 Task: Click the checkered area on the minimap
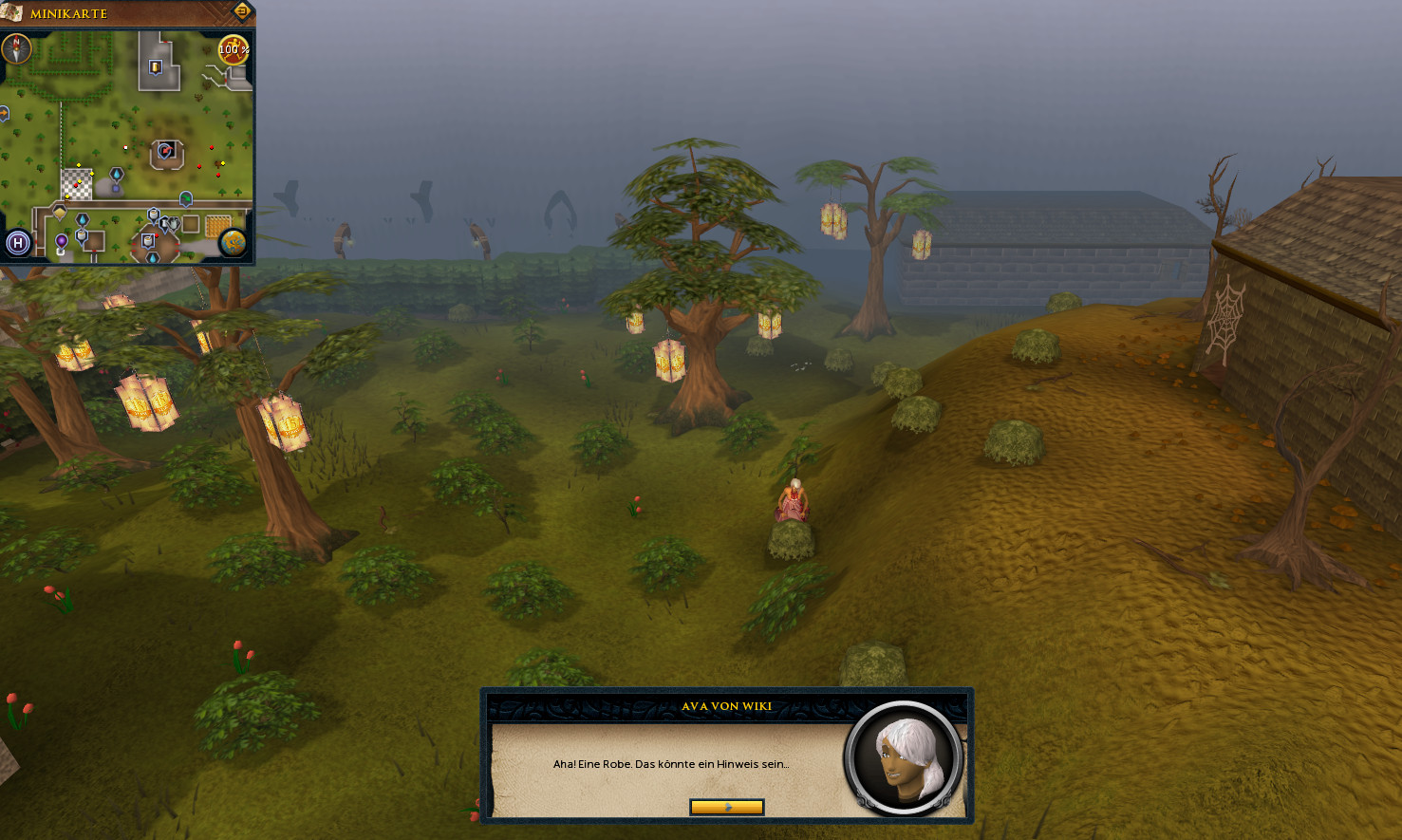tap(77, 184)
